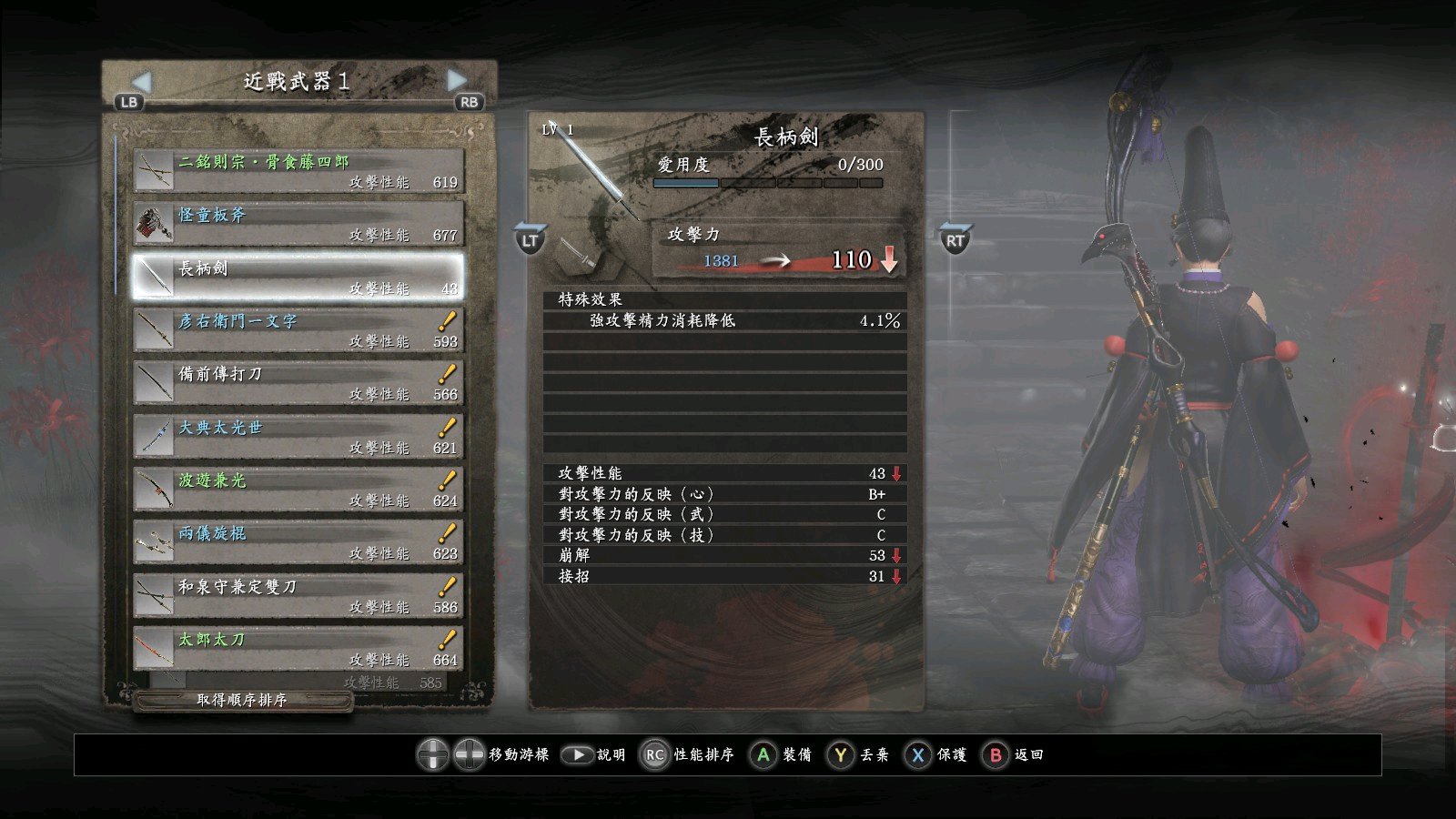Select the 備前傳打刀 katana row
Screen dimensions: 1456x819
[298, 383]
